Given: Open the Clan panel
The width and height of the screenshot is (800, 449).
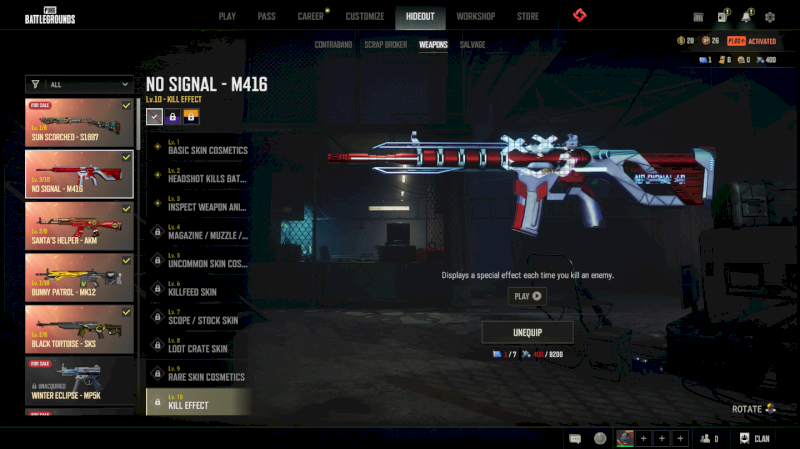Looking at the screenshot, I should point(754,438).
